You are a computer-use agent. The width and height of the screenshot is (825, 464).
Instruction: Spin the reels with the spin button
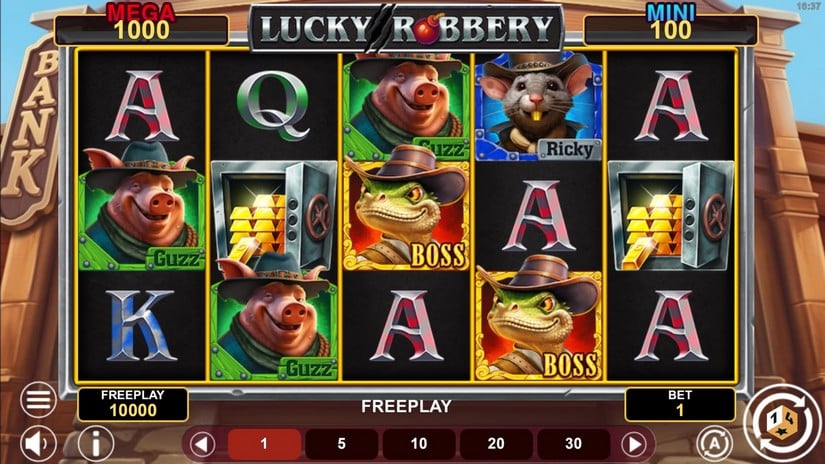(782, 420)
